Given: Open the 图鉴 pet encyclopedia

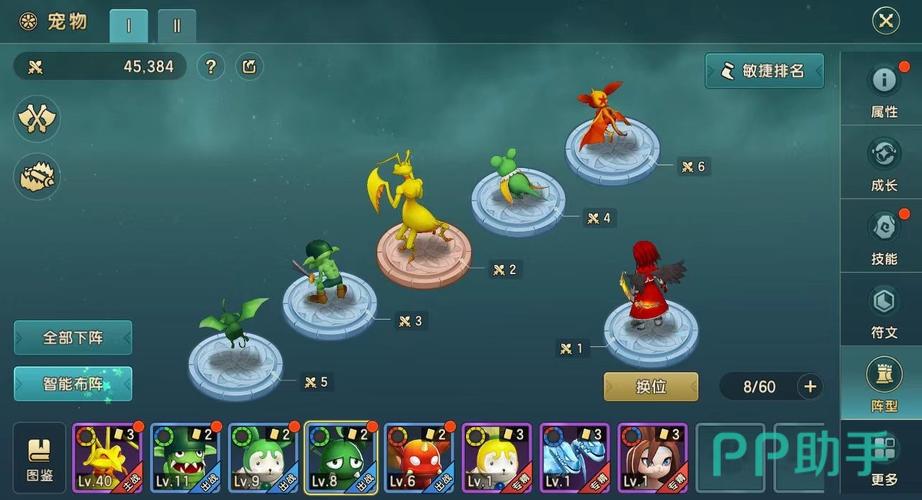Looking at the screenshot, I should pos(39,459).
